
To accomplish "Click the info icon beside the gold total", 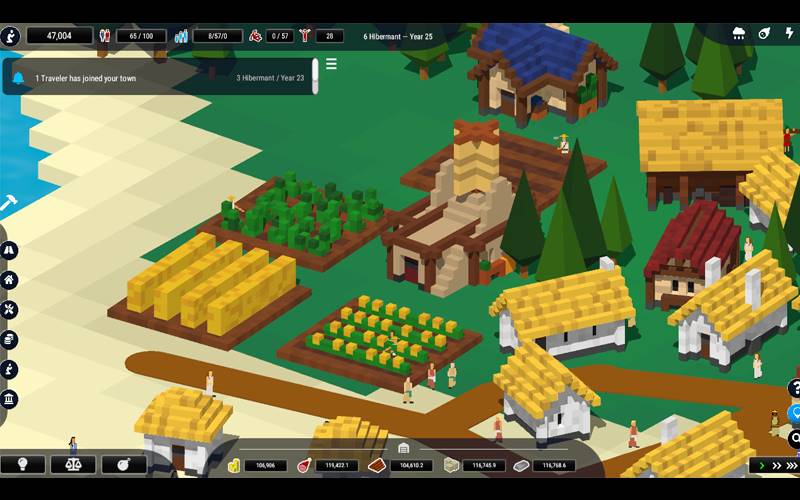I will pyautogui.click(x=10, y=35).
